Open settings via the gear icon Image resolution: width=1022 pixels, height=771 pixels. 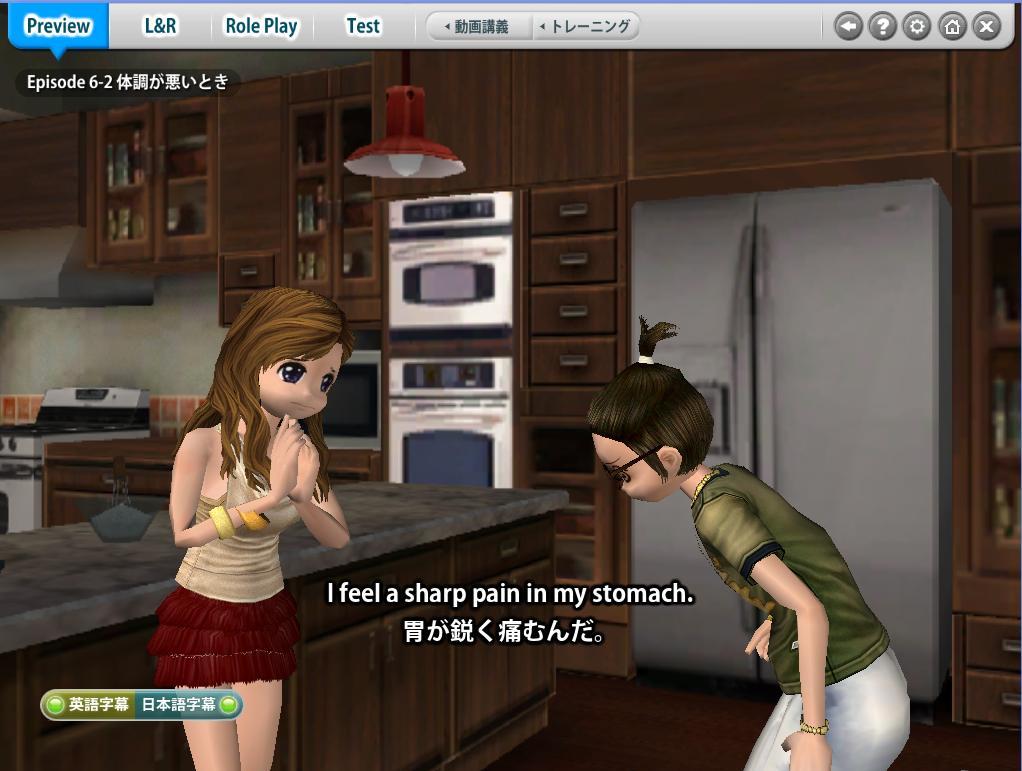(x=916, y=27)
